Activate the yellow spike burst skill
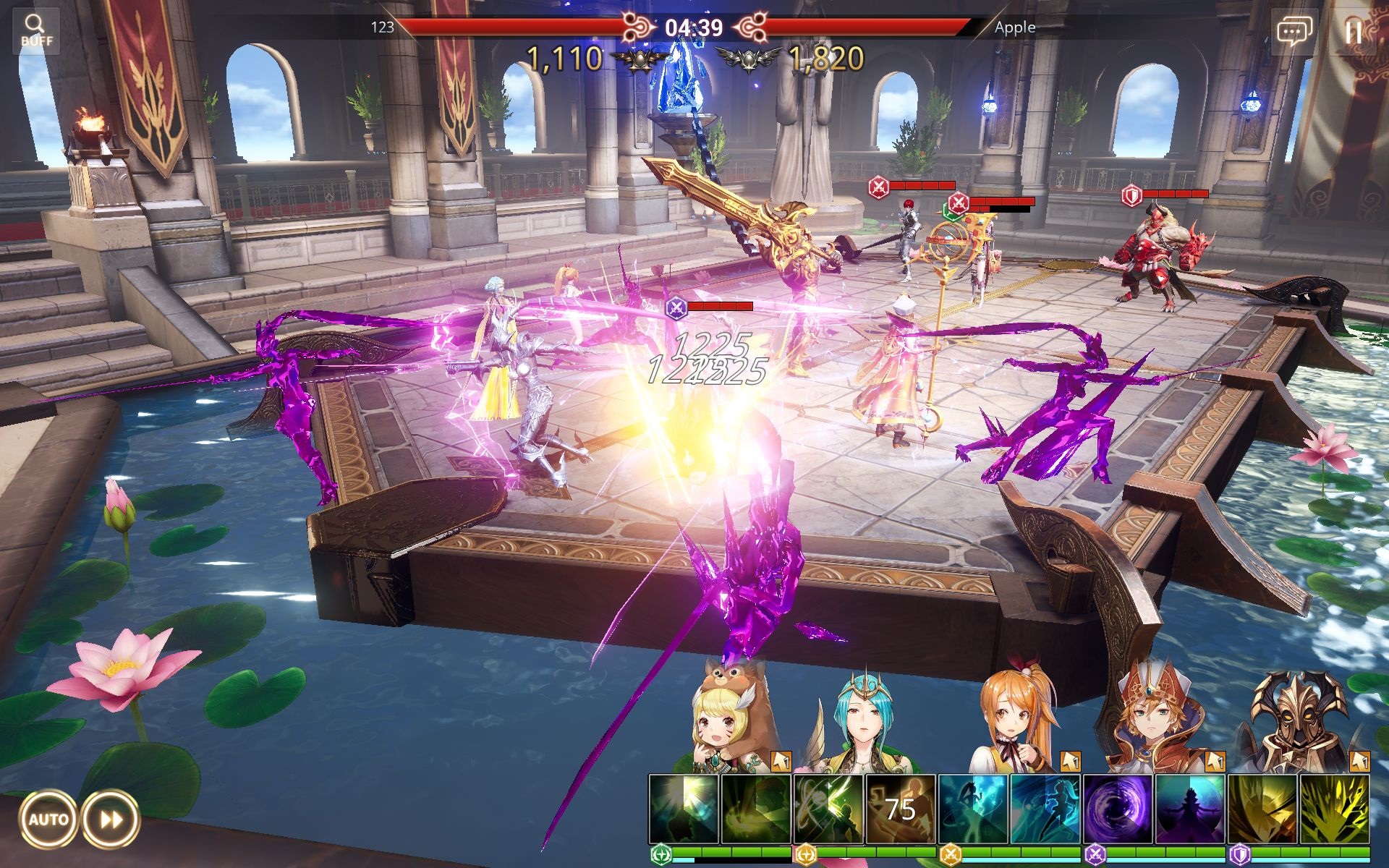 [1335, 809]
